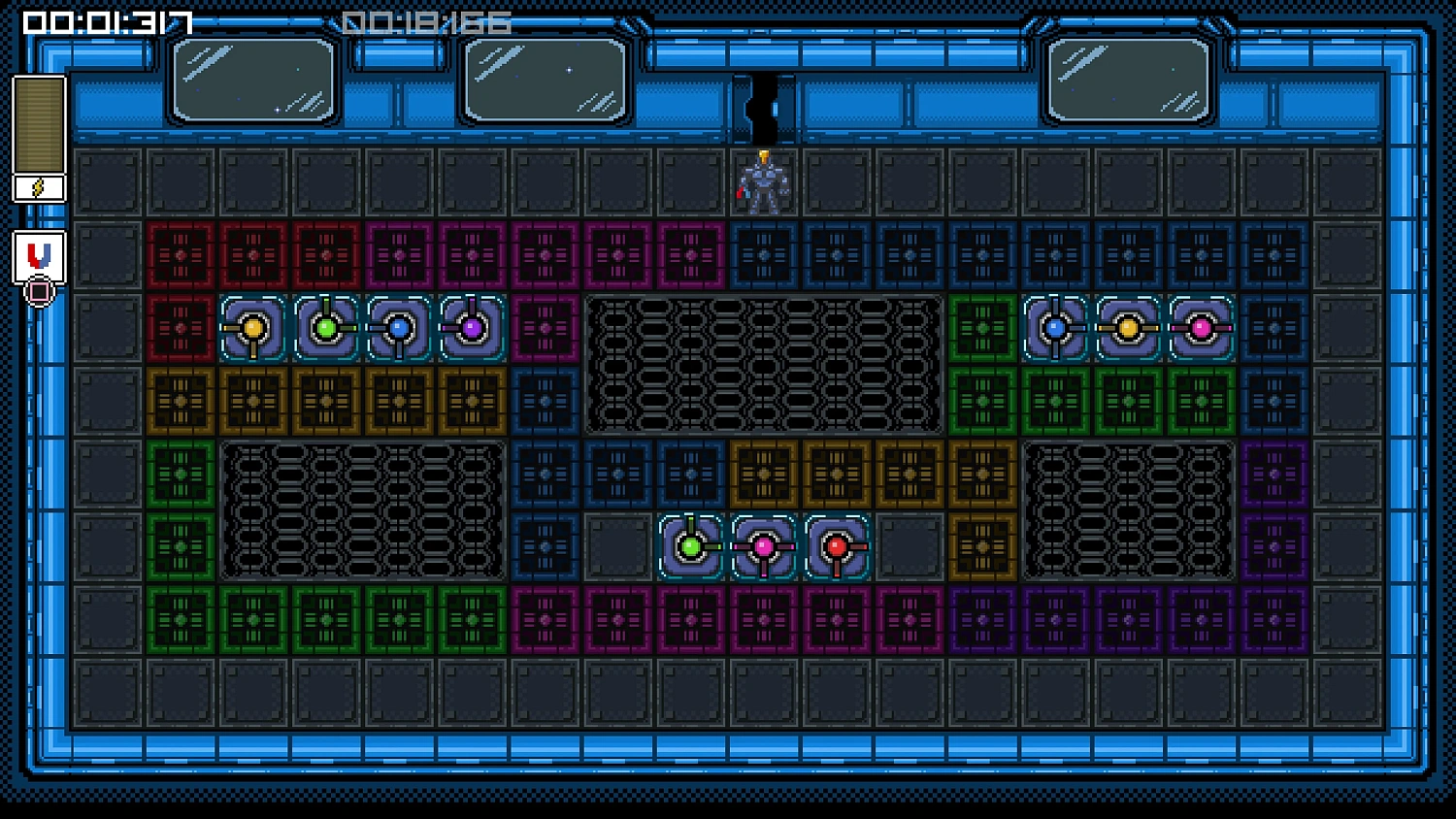Click the purple orb switch in the top-left row

point(470,328)
